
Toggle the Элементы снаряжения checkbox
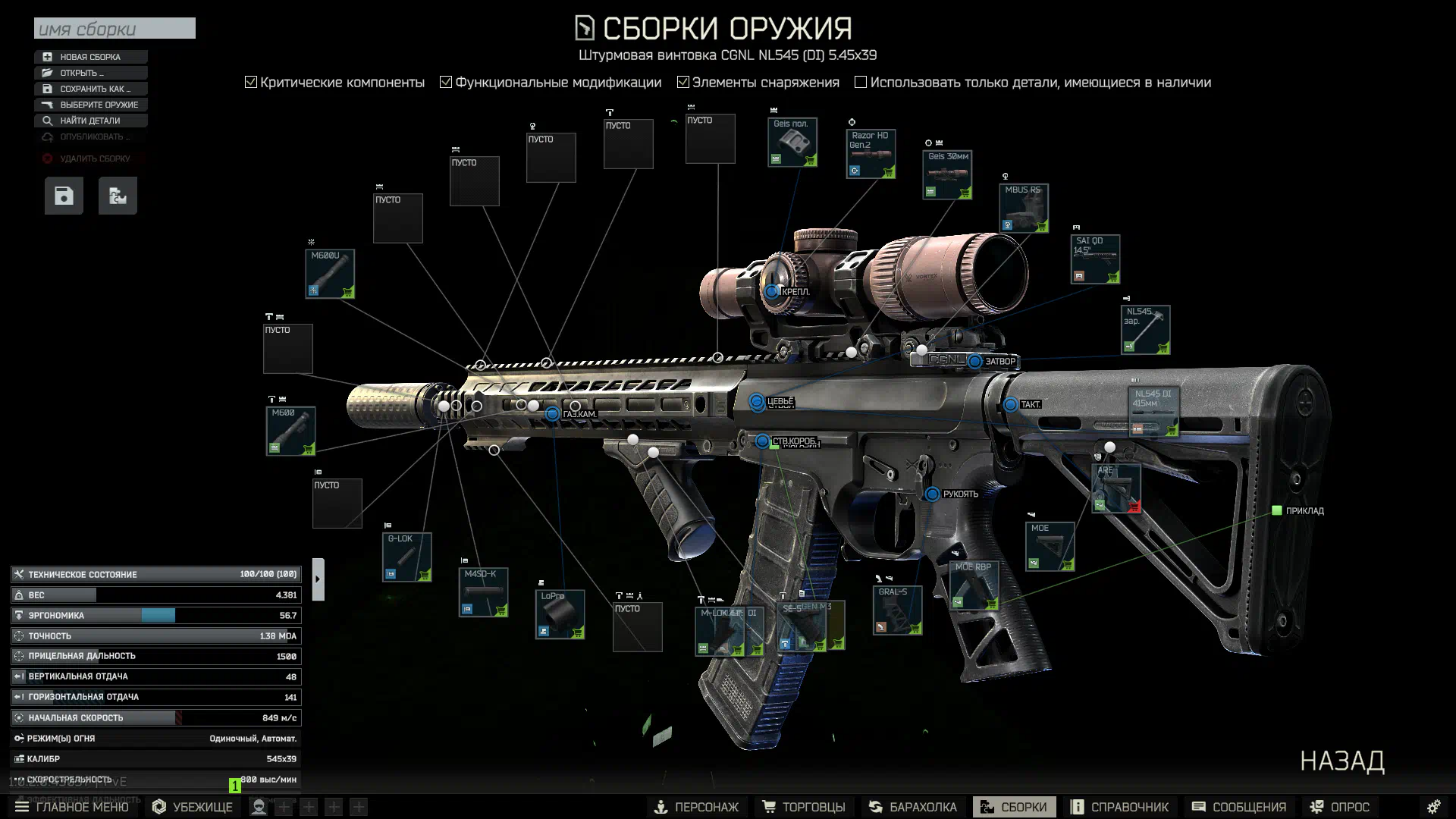[x=682, y=82]
